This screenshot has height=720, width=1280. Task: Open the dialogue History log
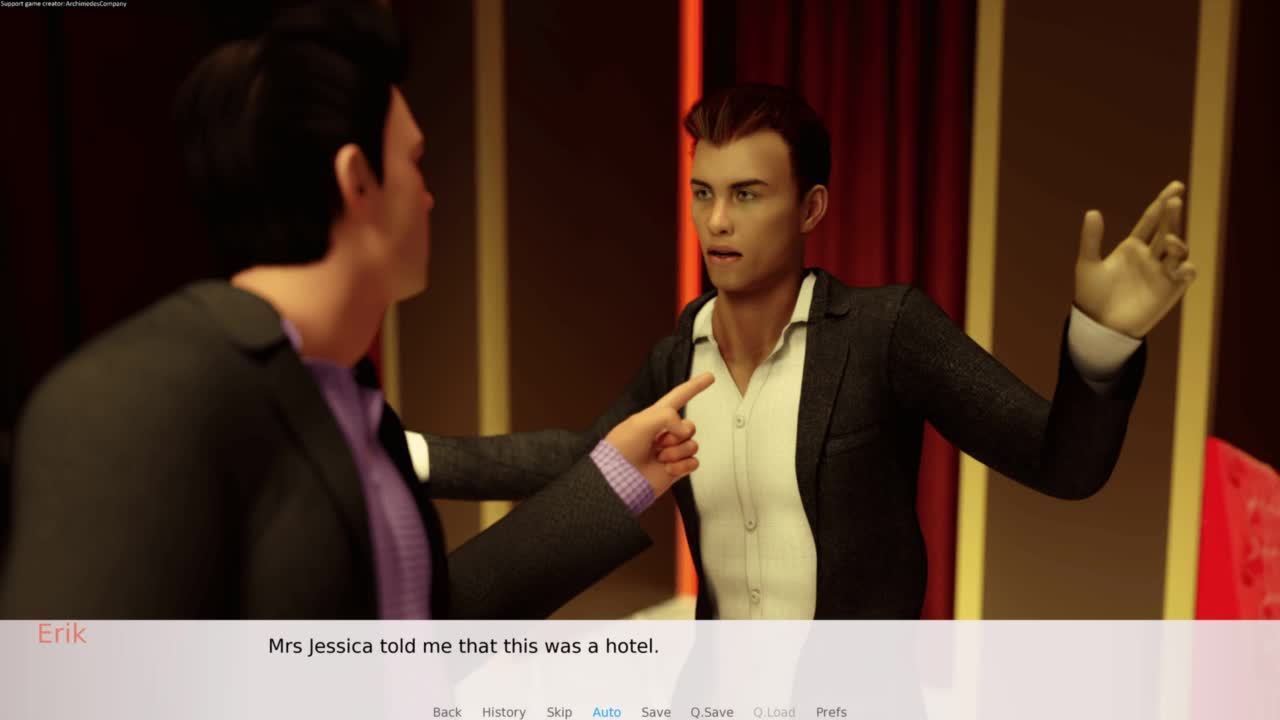503,712
